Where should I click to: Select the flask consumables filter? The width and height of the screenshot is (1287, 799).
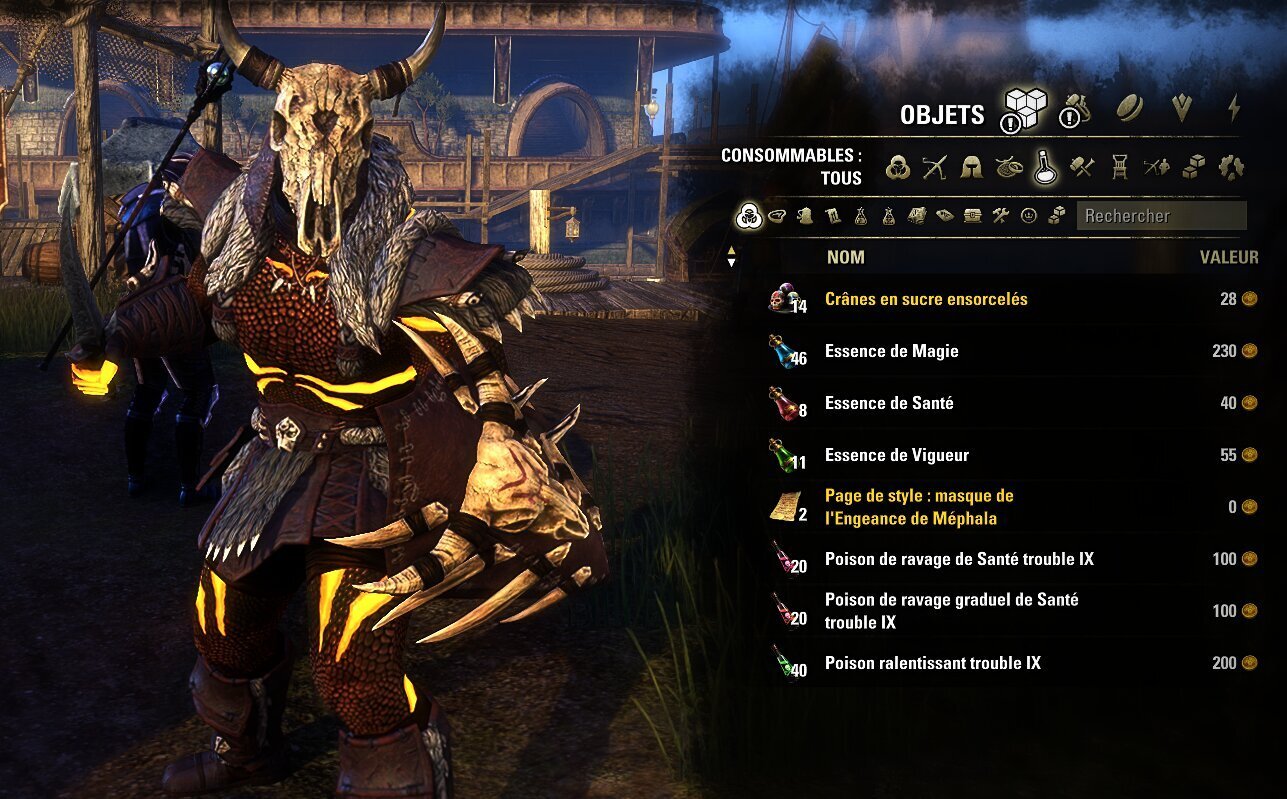pos(1045,167)
